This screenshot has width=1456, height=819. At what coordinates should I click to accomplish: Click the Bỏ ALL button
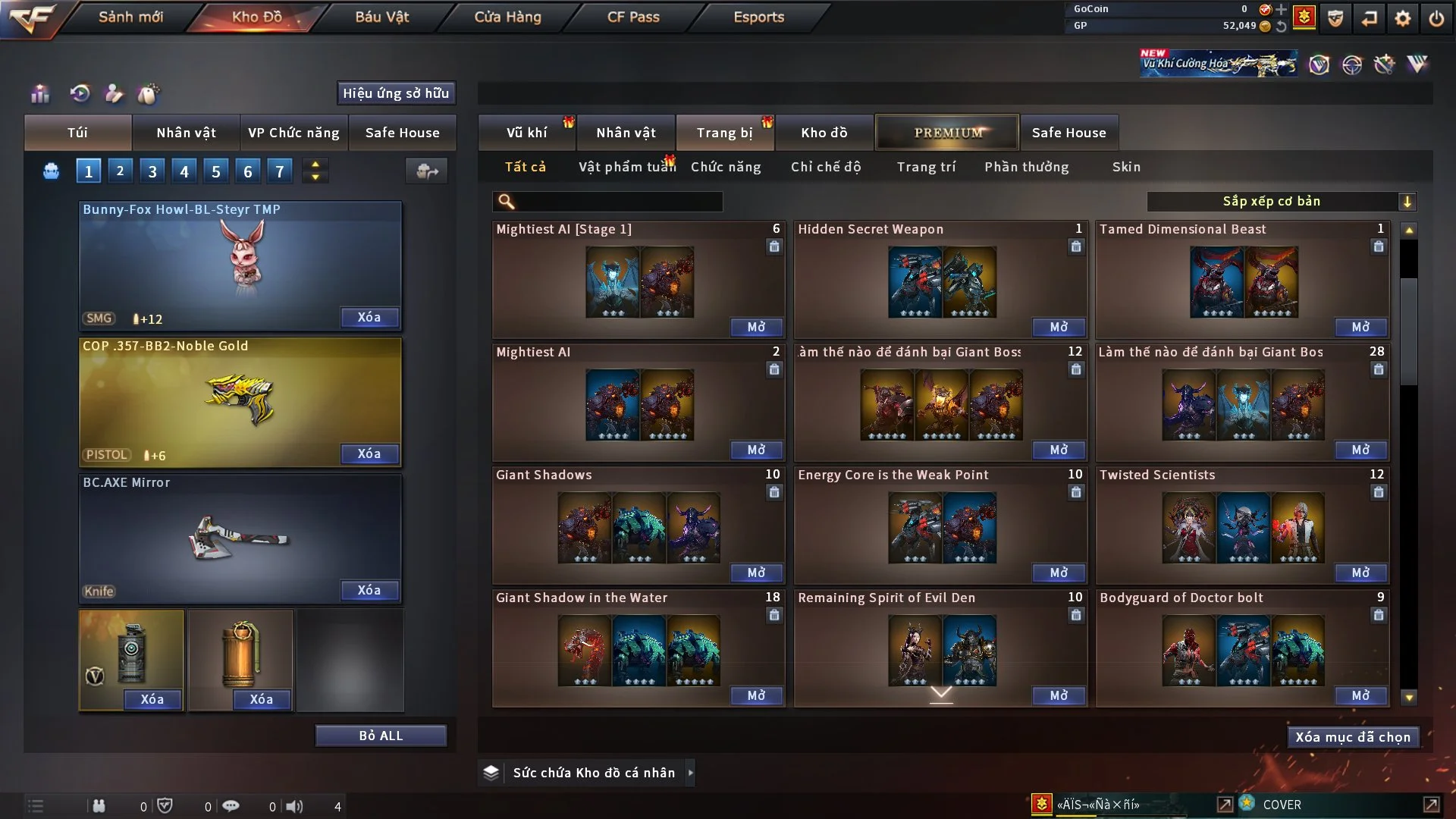(381, 736)
